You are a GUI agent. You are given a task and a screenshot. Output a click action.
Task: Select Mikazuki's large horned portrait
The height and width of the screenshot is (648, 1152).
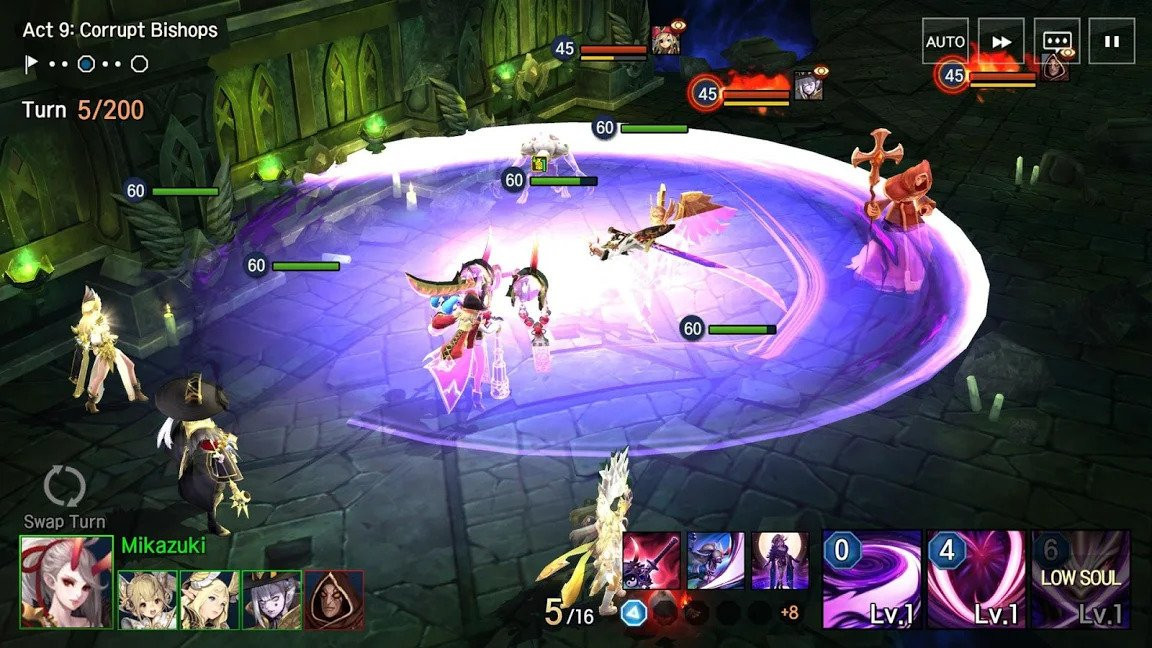(66, 582)
